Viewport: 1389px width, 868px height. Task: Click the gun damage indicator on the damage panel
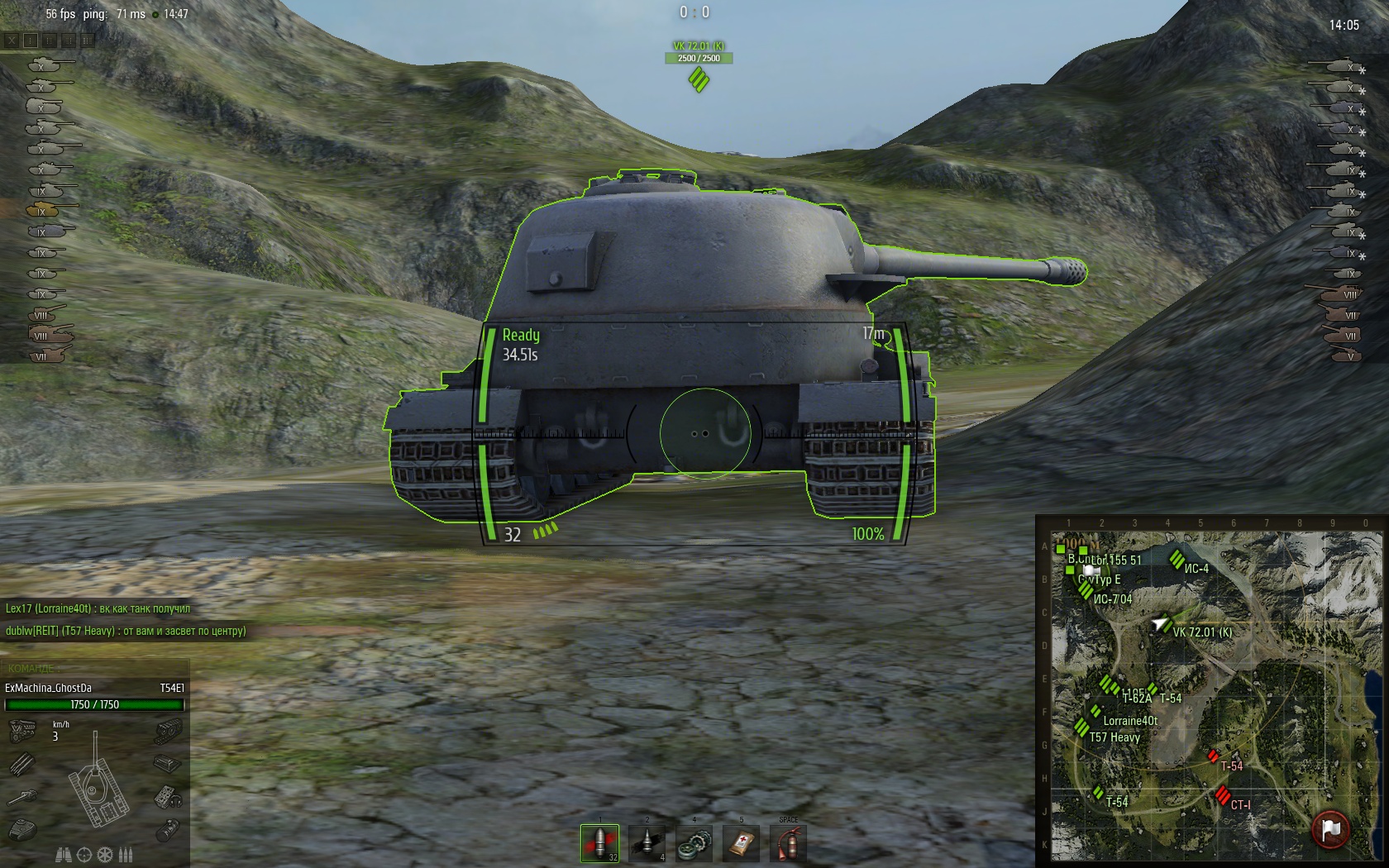click(22, 798)
